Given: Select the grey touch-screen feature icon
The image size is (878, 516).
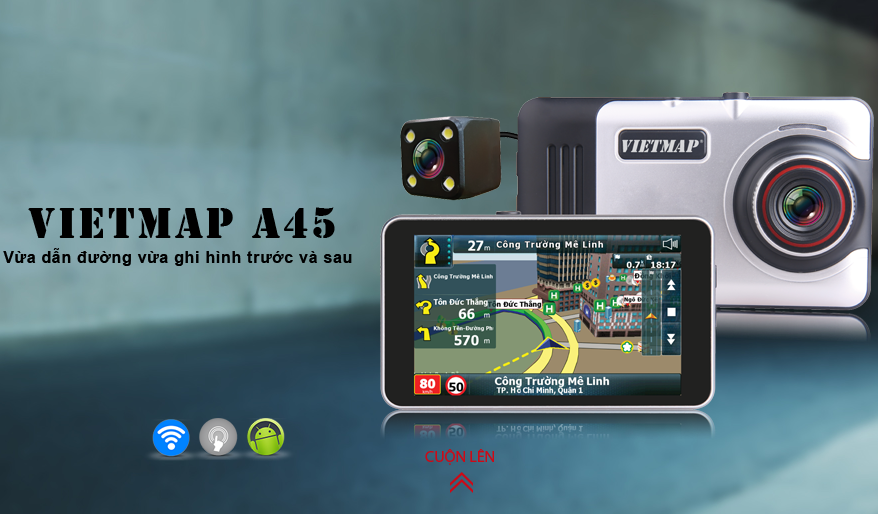Looking at the screenshot, I should pos(218,437).
